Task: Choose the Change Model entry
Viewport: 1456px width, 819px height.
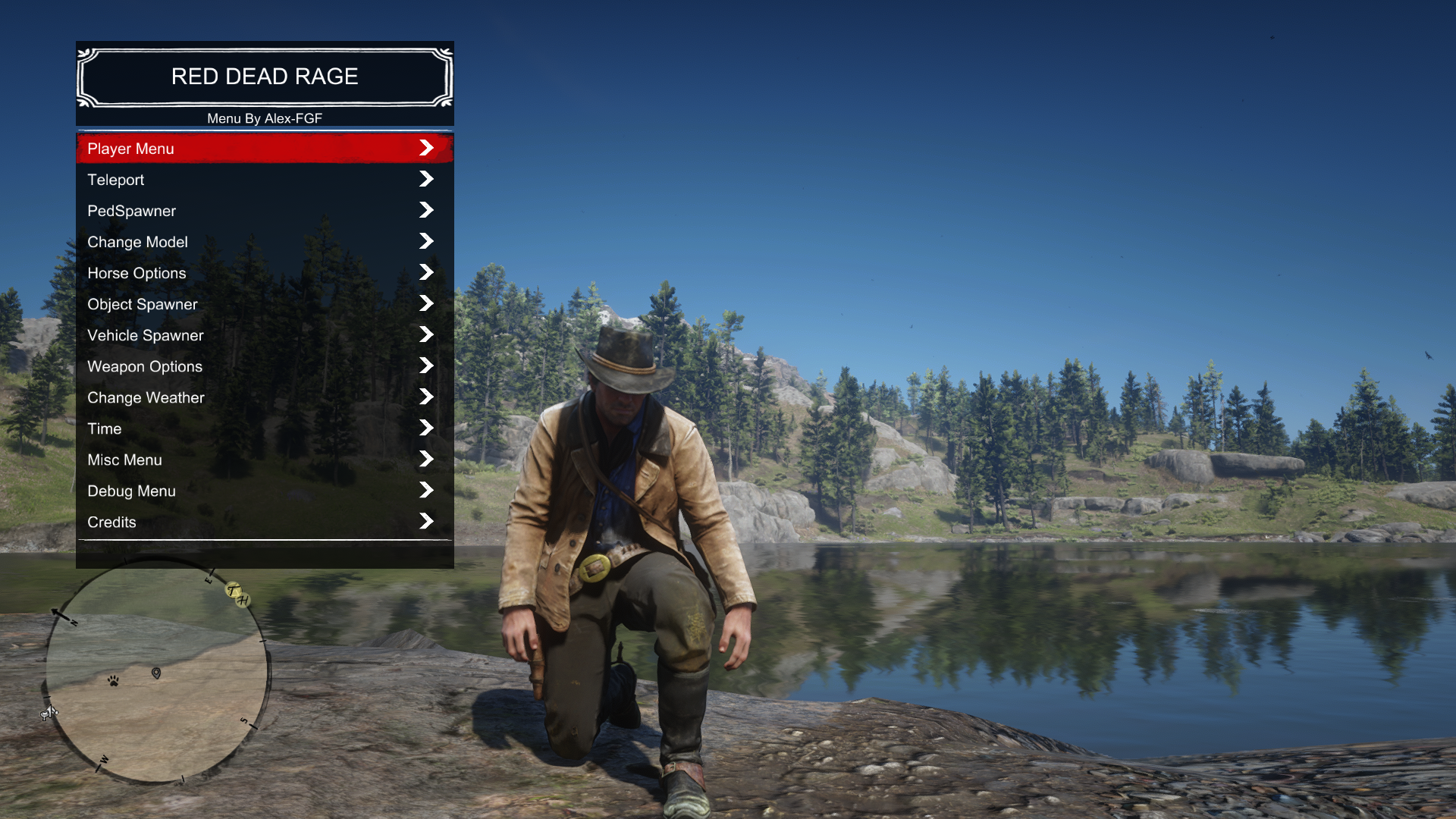Action: point(264,242)
